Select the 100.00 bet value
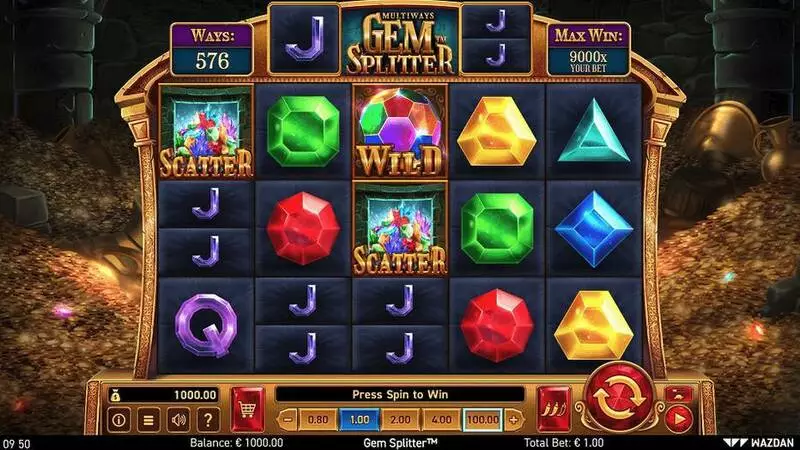The width and height of the screenshot is (800, 450). (x=484, y=419)
